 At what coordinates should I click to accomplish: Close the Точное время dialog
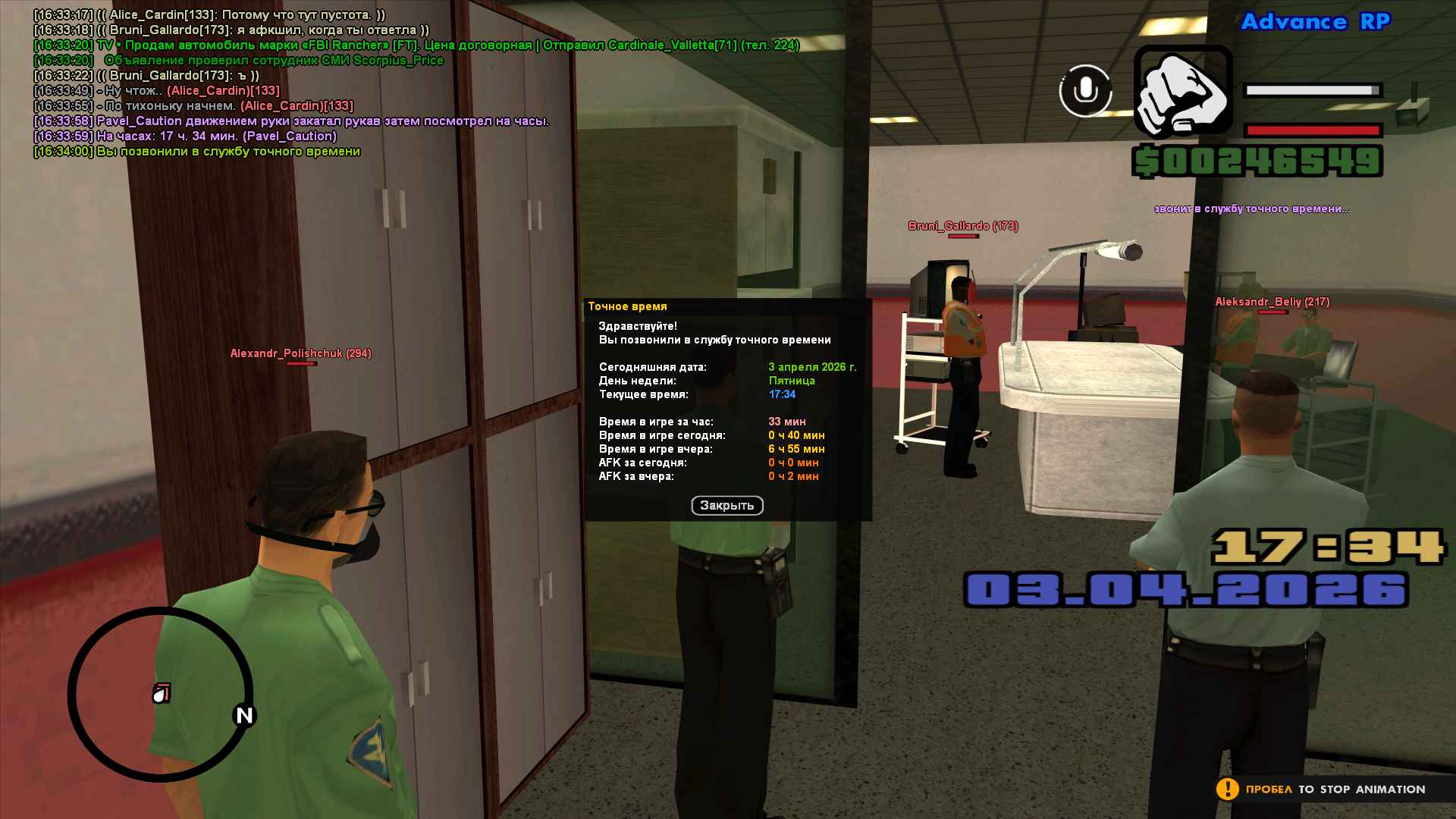[726, 506]
